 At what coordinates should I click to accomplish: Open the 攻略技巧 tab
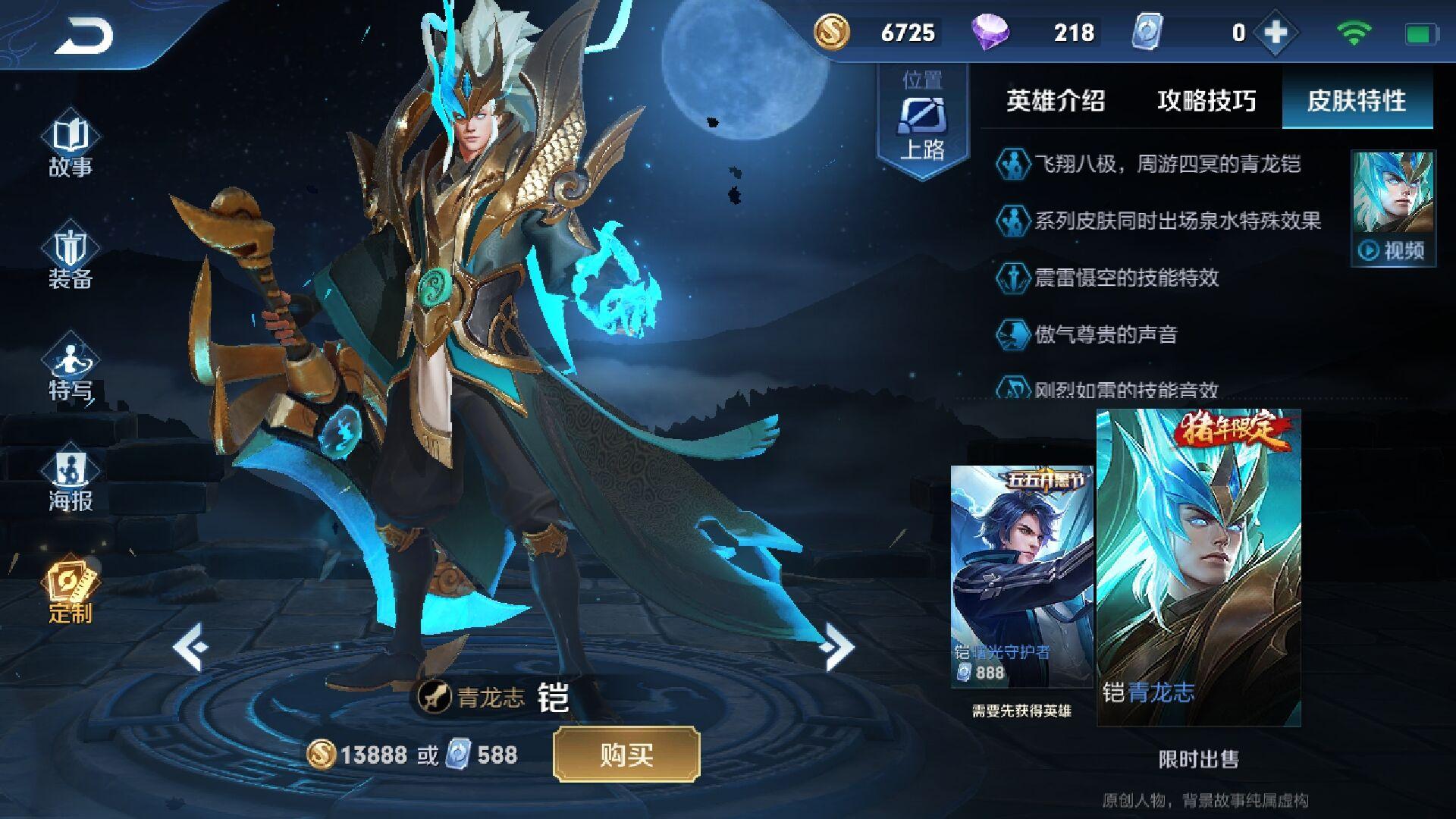(x=1206, y=101)
